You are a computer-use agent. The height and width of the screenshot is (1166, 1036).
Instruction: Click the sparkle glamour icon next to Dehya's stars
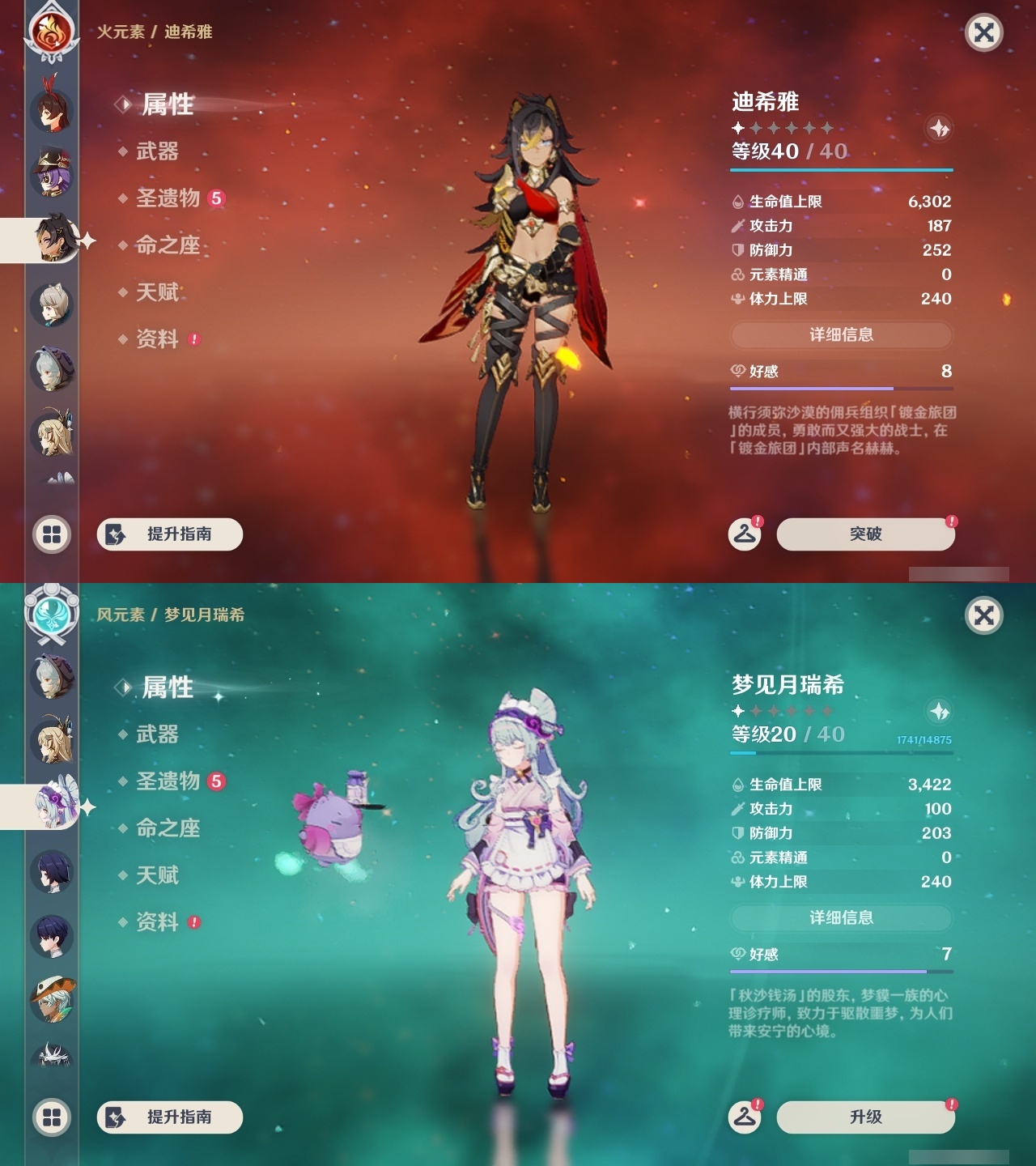[x=939, y=128]
